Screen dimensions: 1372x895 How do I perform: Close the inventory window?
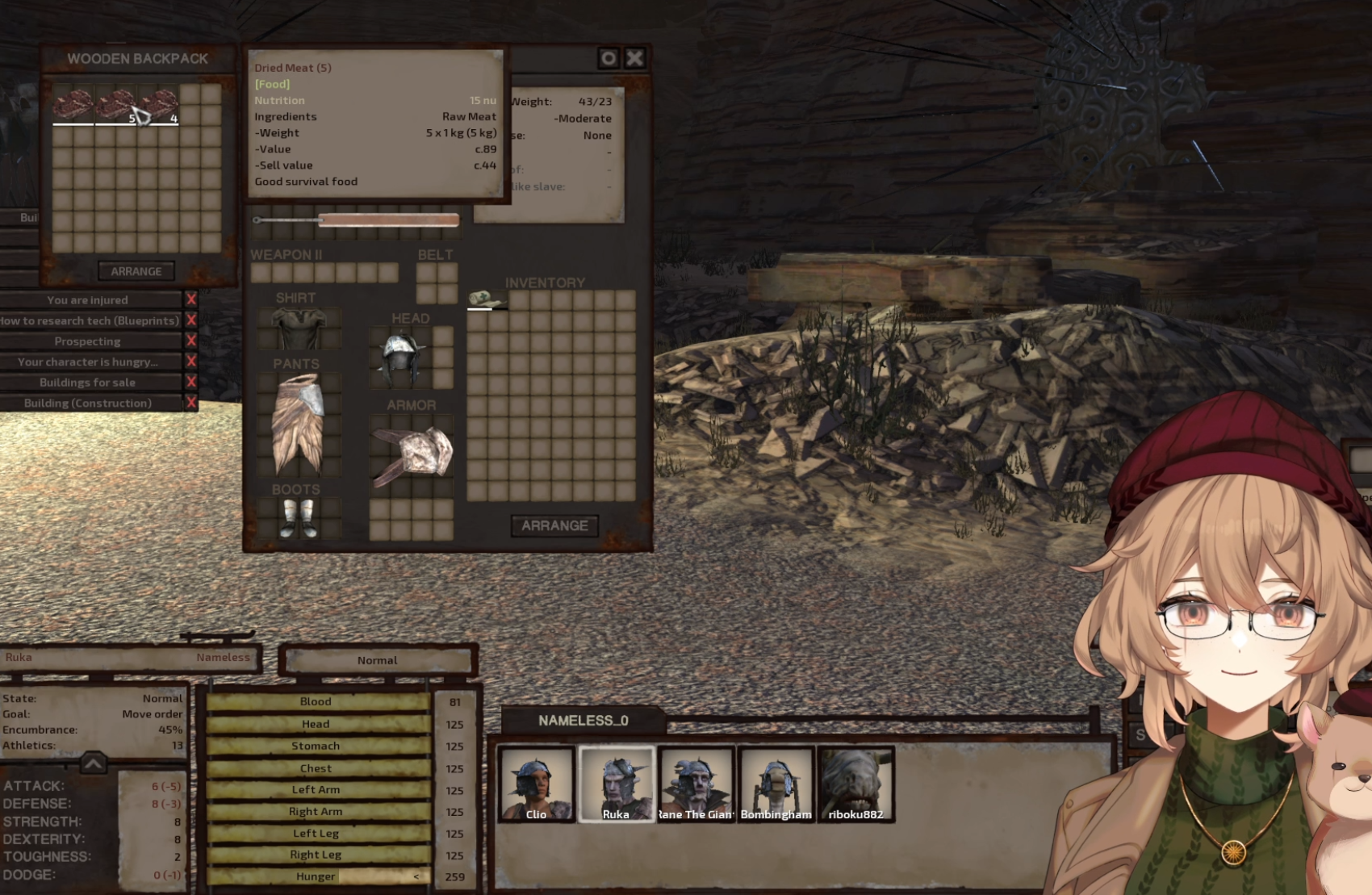pos(635,58)
